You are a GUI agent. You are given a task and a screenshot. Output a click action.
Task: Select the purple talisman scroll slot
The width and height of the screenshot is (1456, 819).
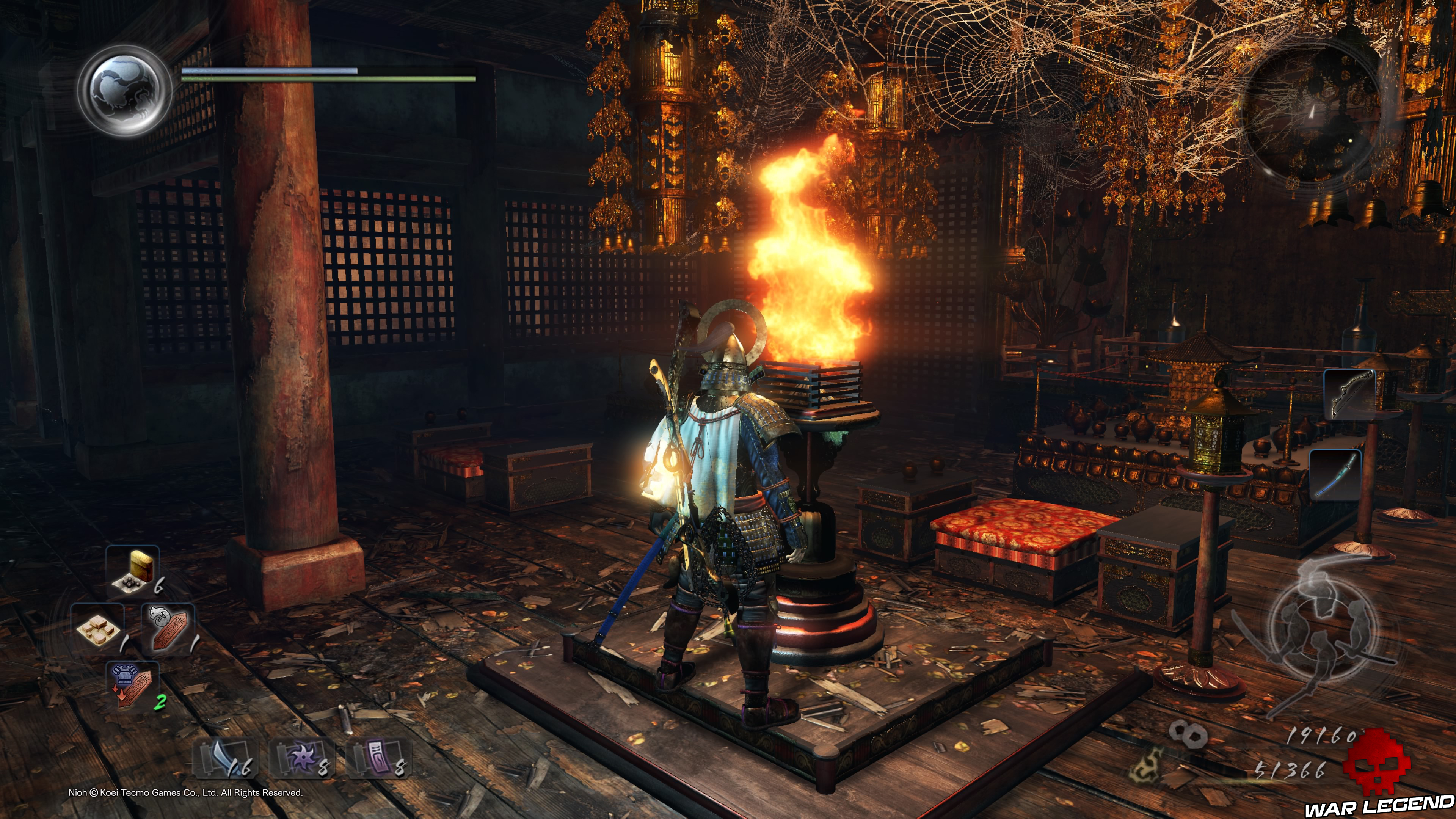click(378, 758)
